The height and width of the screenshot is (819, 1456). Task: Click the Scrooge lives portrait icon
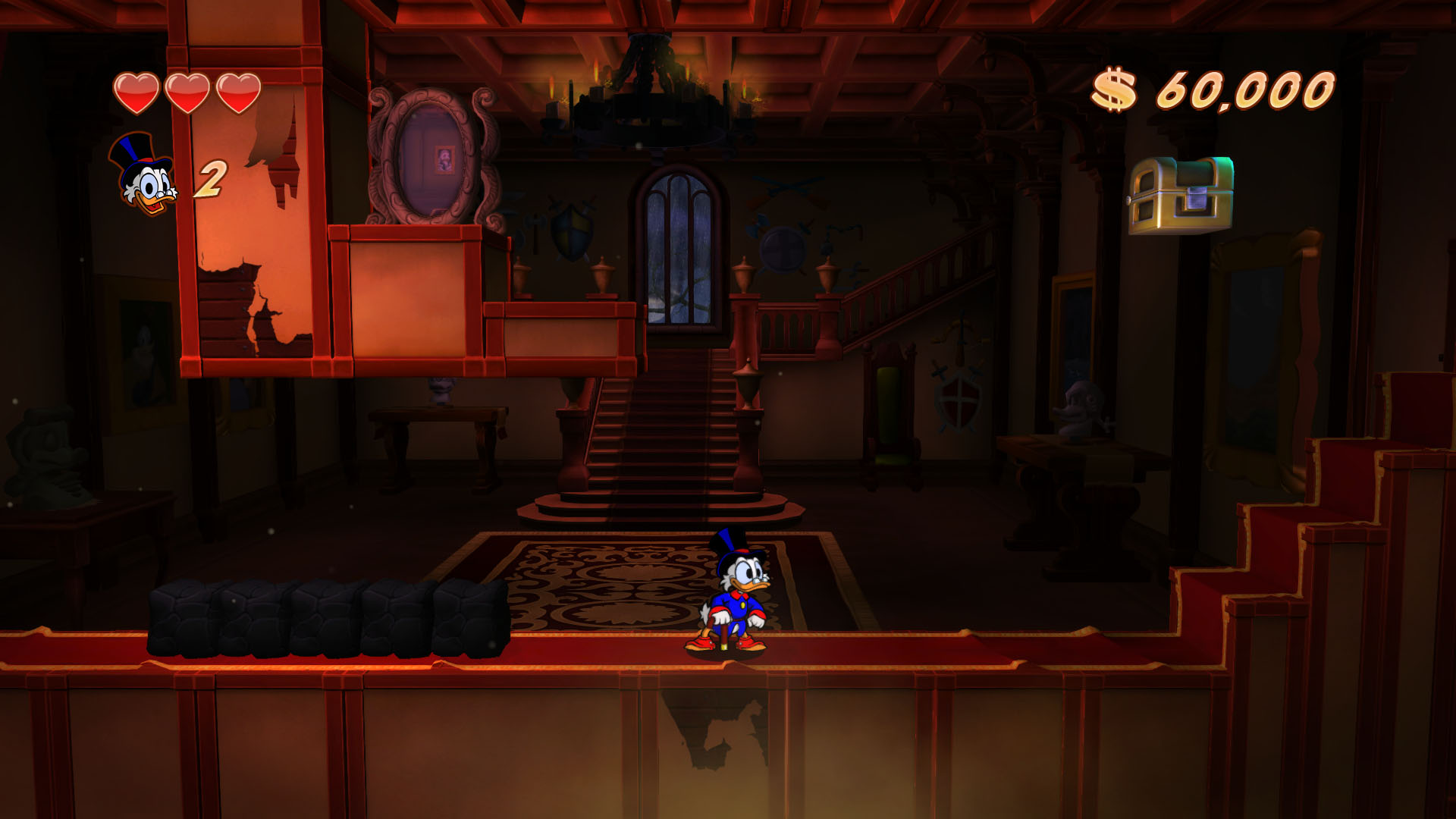click(143, 176)
